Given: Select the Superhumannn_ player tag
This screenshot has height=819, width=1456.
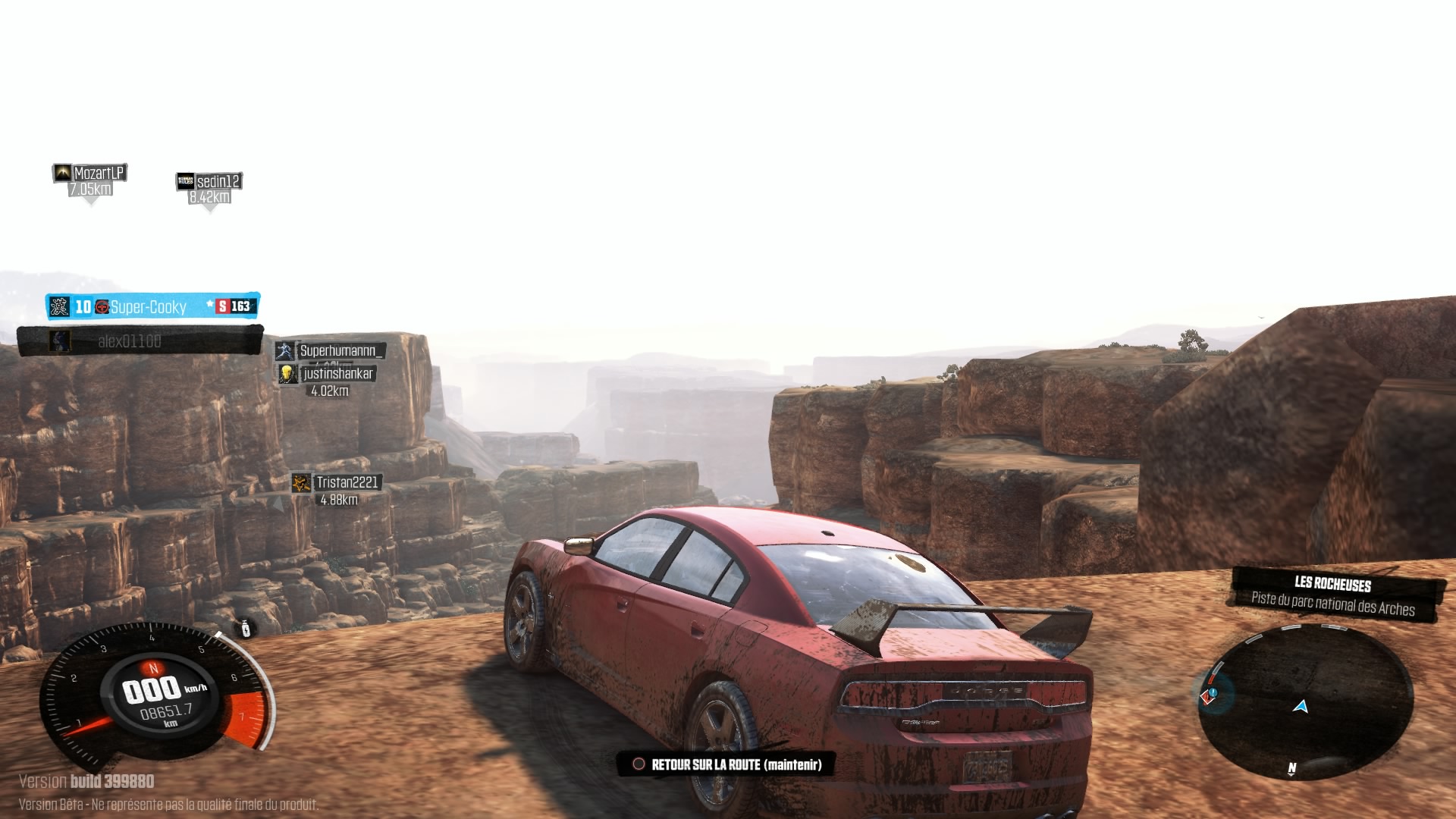Looking at the screenshot, I should [331, 350].
